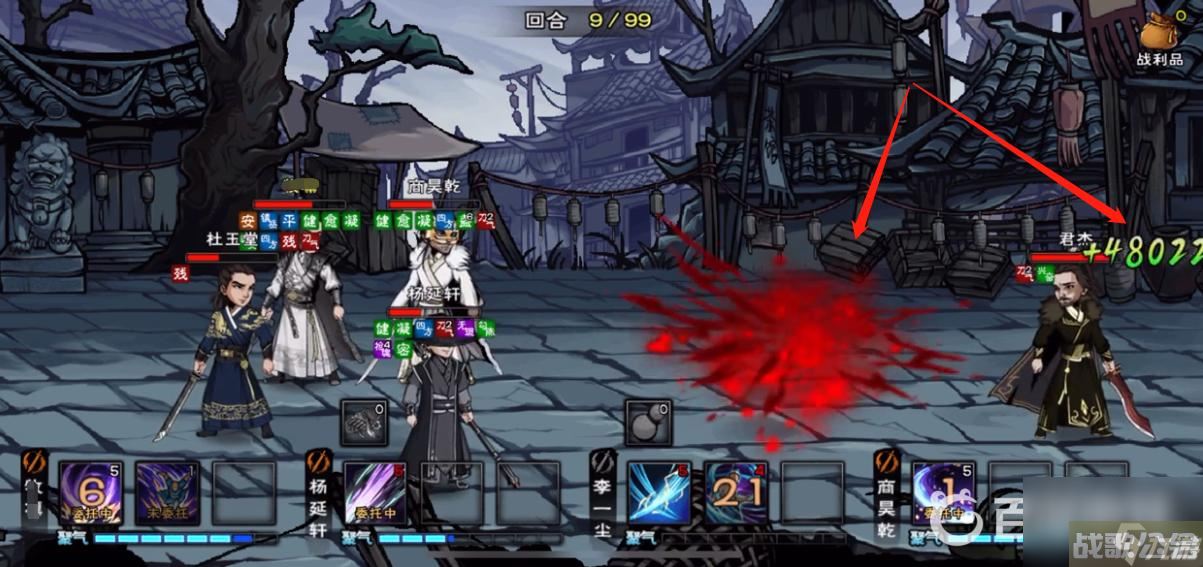Toggle the orange icon above 商昊乾's nameplate
The height and width of the screenshot is (567, 1203).
tap(887, 461)
